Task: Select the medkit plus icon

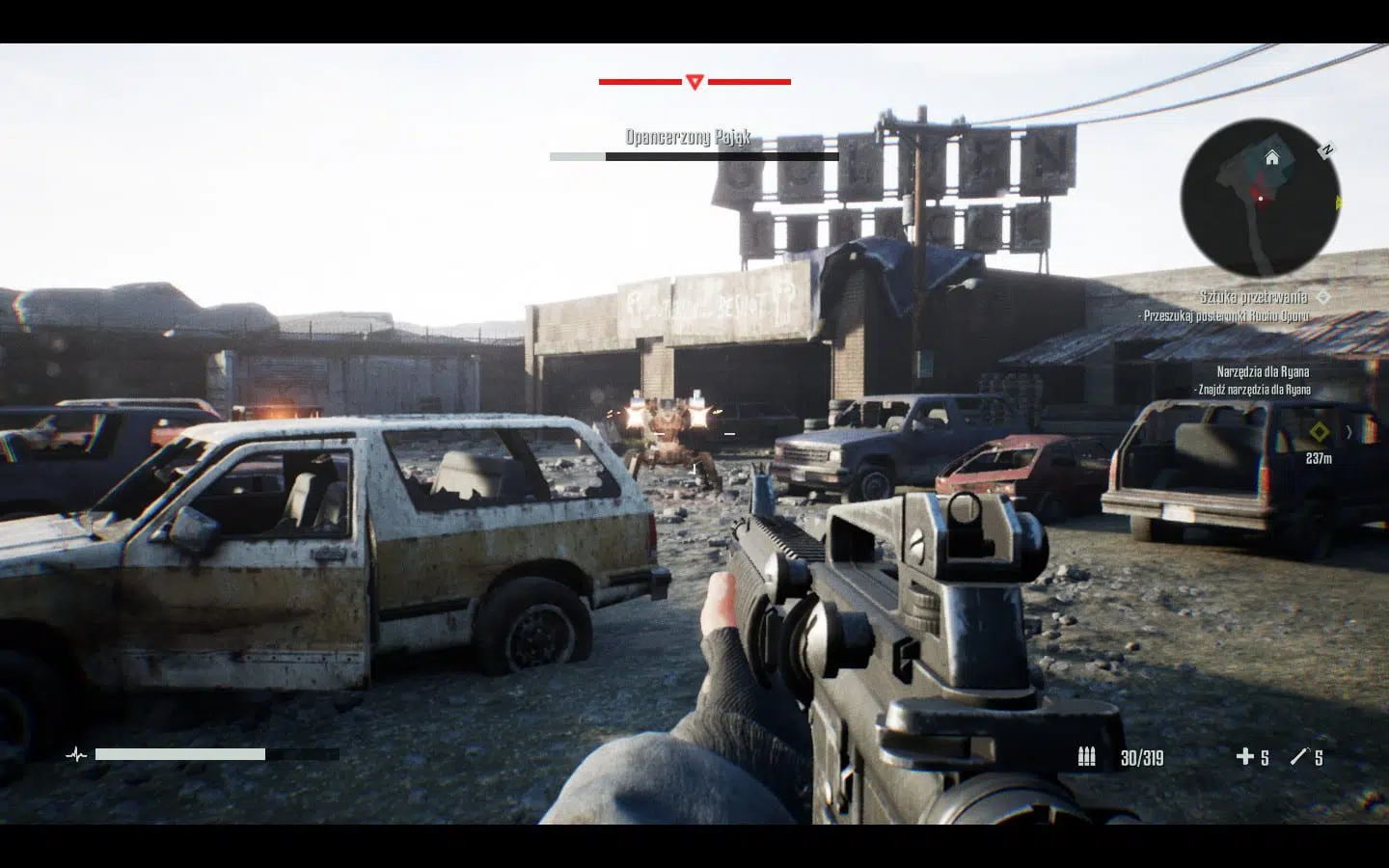Action: [1245, 757]
